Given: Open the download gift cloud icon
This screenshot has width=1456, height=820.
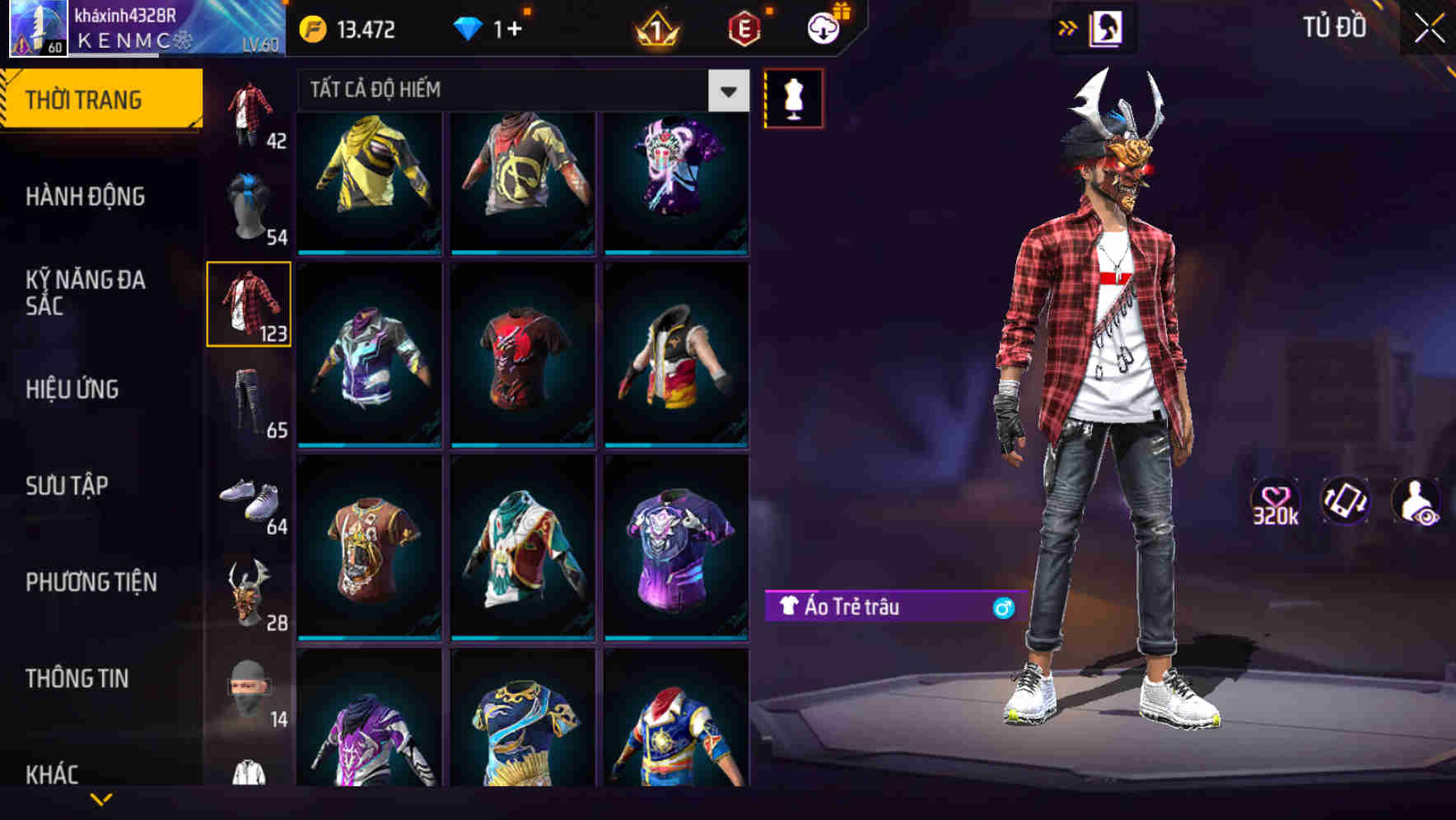Looking at the screenshot, I should pos(821,29).
